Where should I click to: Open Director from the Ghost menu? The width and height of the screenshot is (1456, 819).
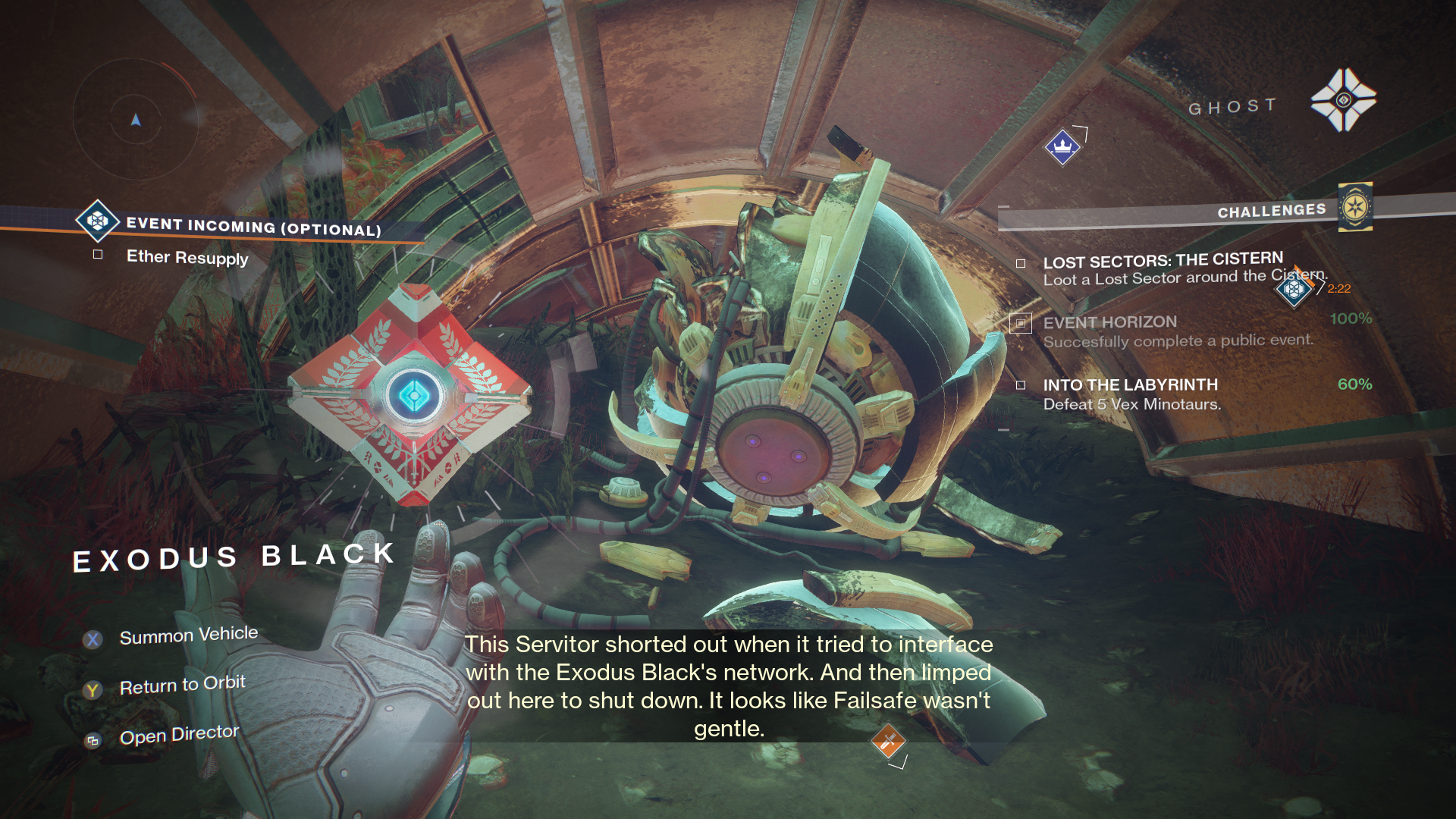coord(179,735)
